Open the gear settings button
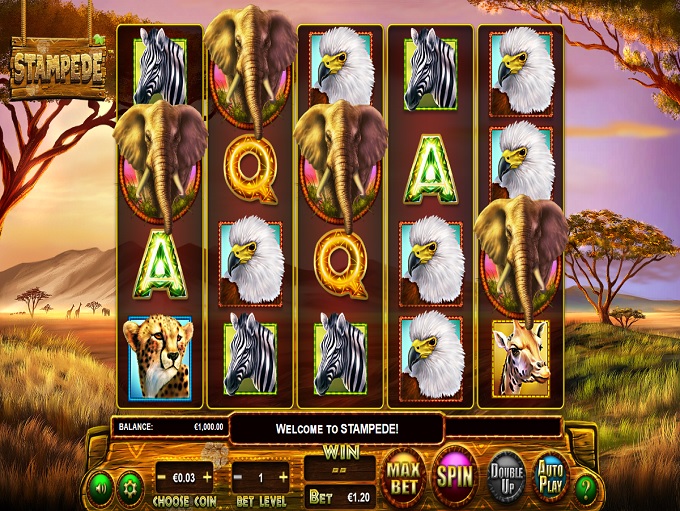This screenshot has width=680, height=511. (127, 487)
